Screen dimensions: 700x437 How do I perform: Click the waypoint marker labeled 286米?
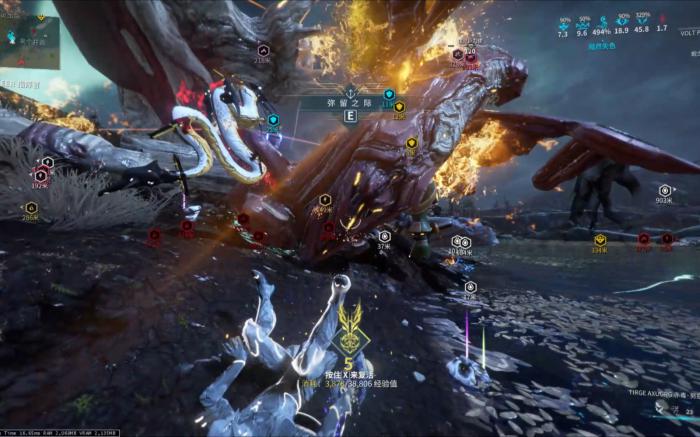click(31, 208)
